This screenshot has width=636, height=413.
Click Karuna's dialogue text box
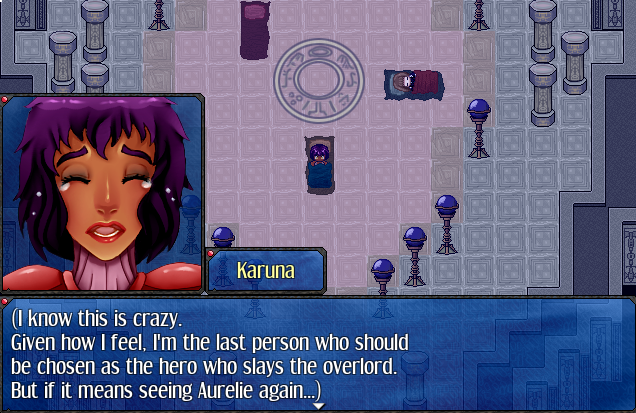click(x=318, y=353)
